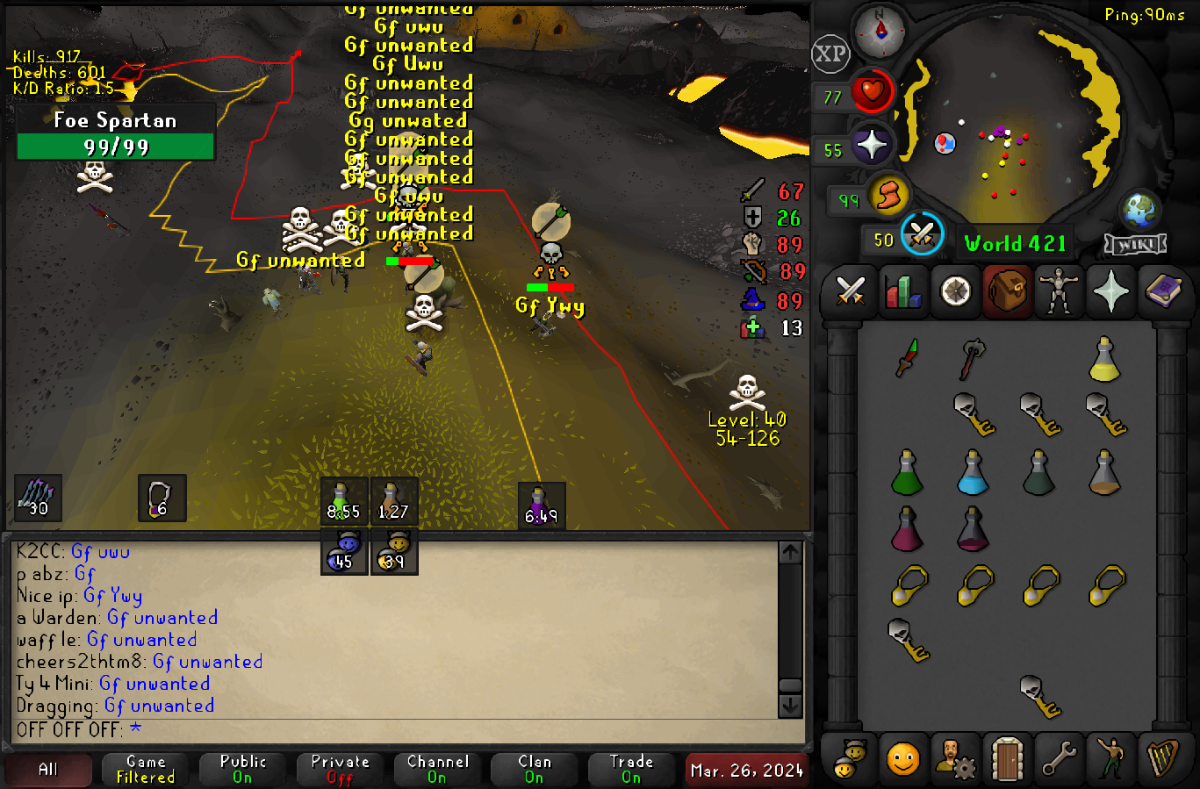The height and width of the screenshot is (789, 1200).
Task: Activate the special attack orb
Action: click(x=921, y=236)
